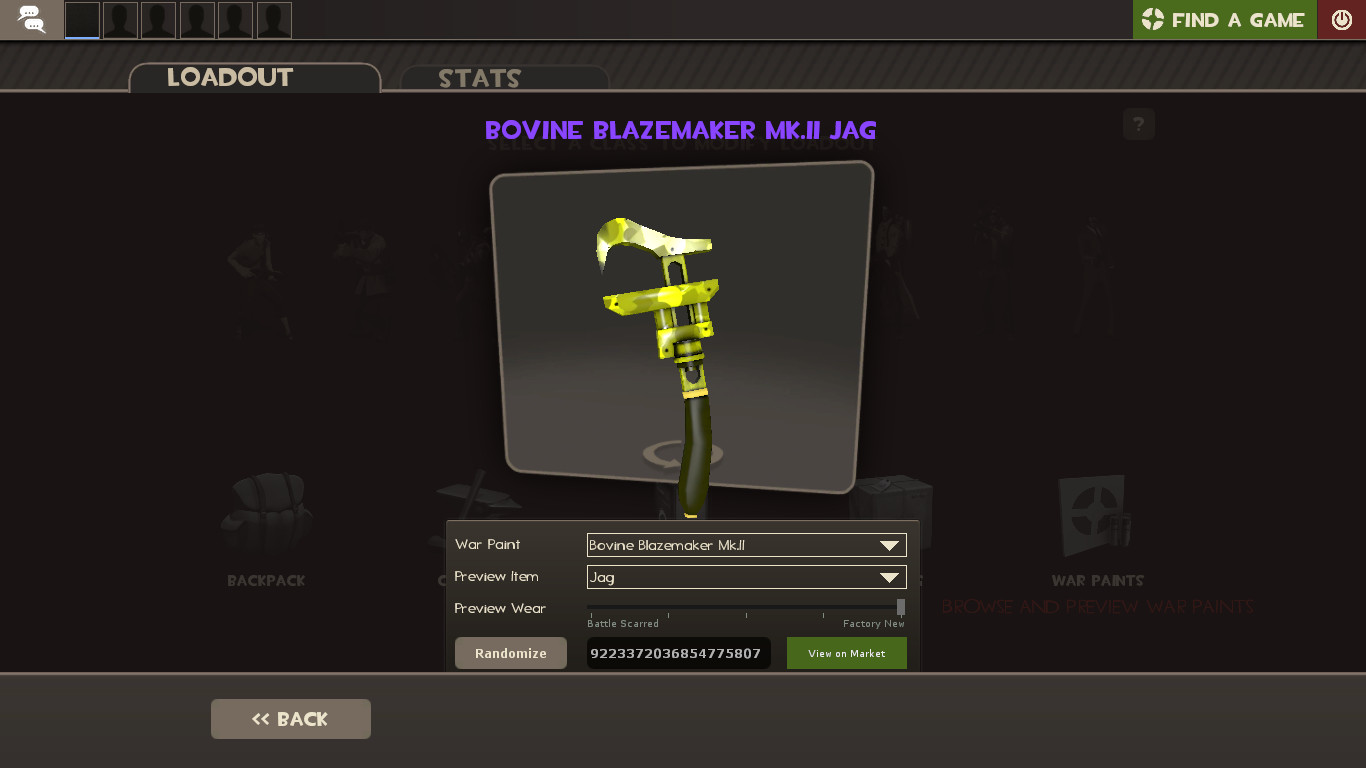Open the War Paints TF2 logo icon

point(1095,515)
